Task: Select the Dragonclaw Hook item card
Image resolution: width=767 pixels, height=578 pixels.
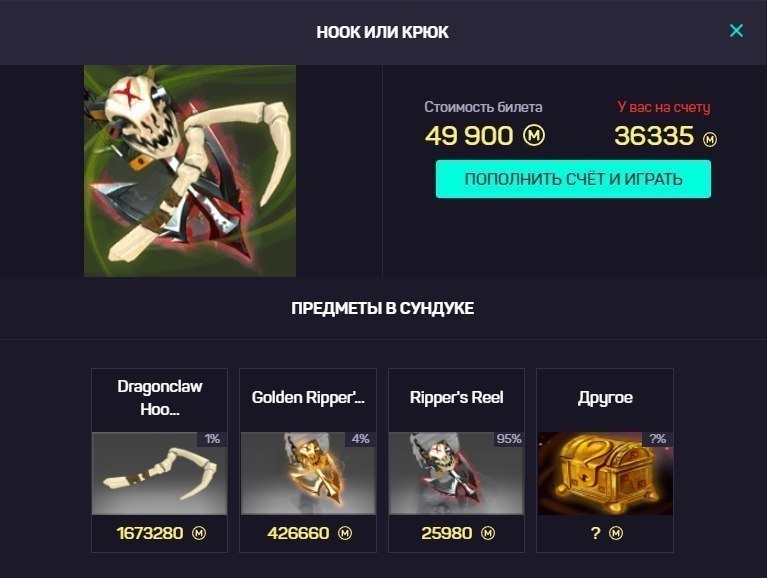Action: [160, 460]
